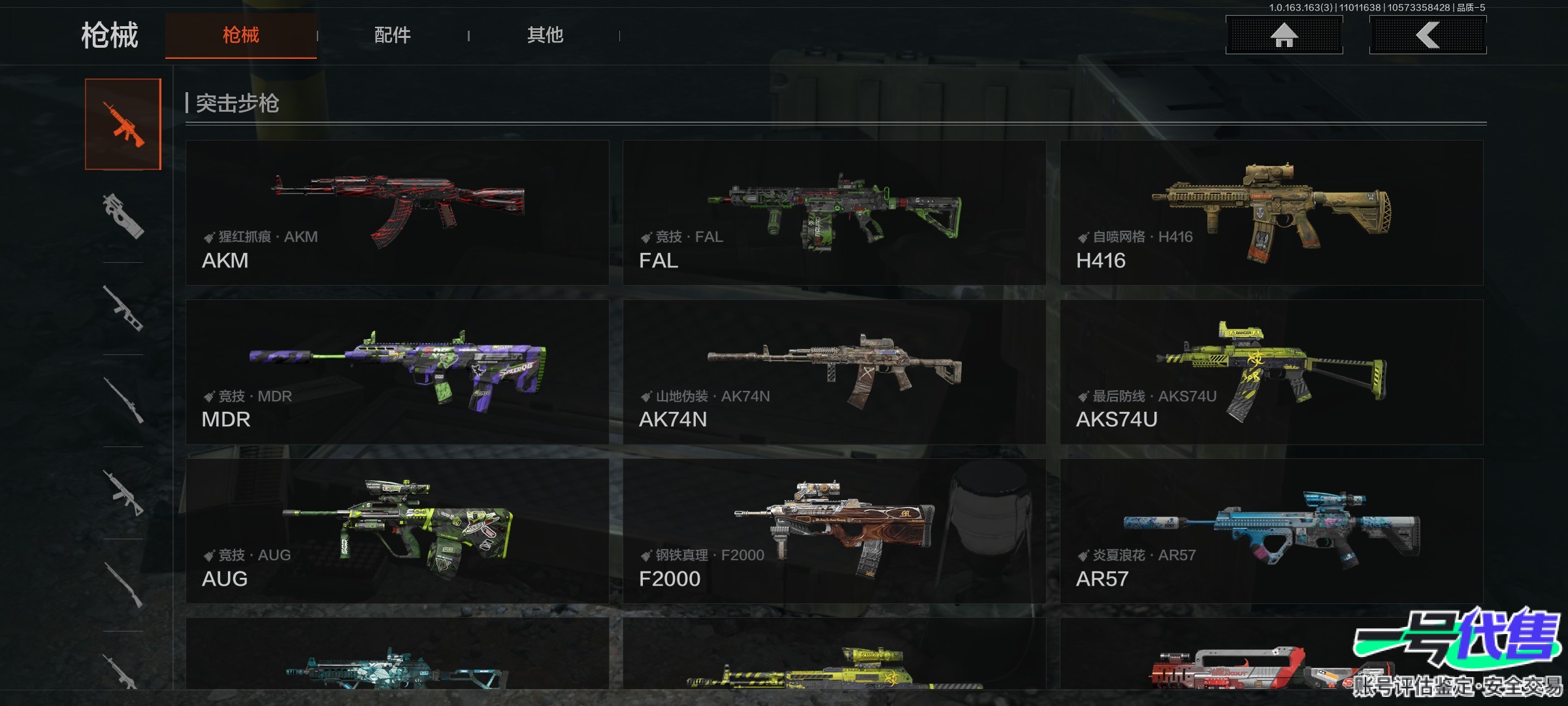View the 钢铁真理 F2000 tile

tap(834, 531)
